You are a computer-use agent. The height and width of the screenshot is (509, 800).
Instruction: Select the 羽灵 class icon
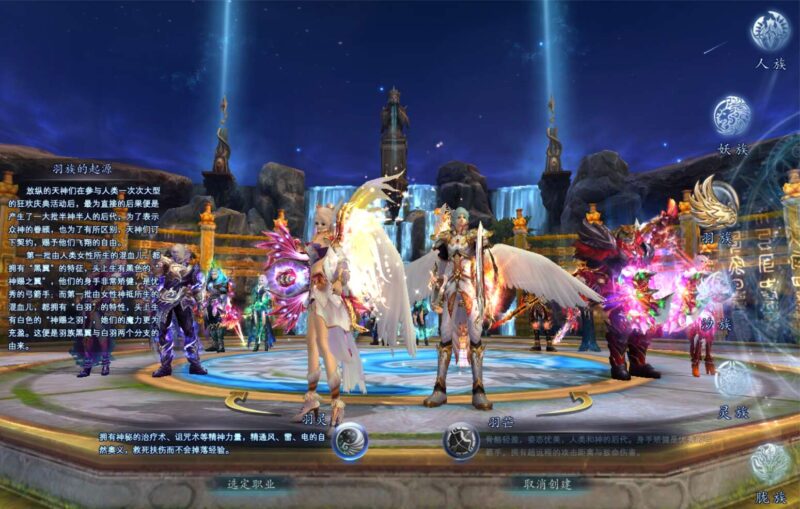(x=349, y=441)
